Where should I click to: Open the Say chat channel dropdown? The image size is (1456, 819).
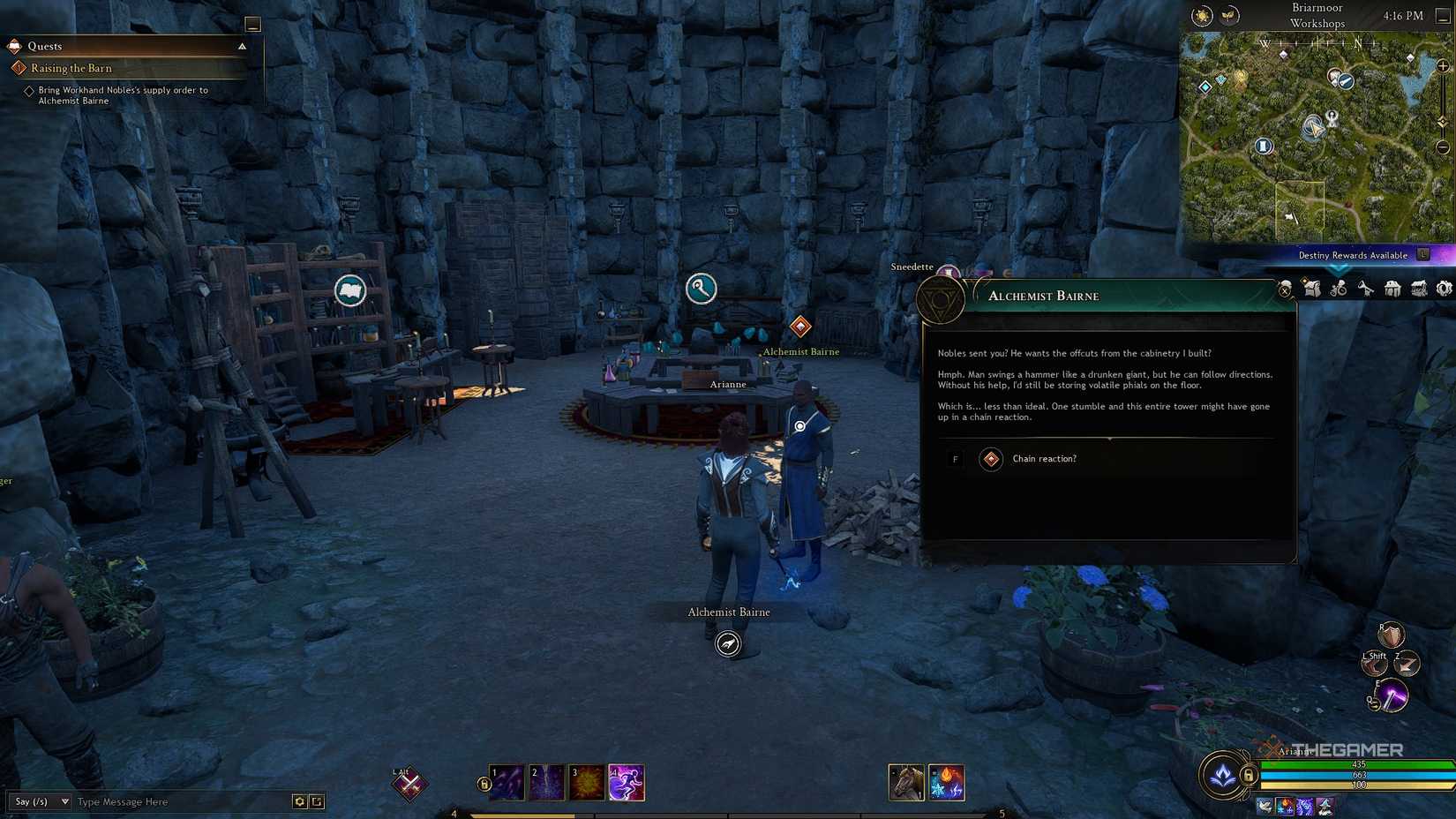pyautogui.click(x=40, y=802)
